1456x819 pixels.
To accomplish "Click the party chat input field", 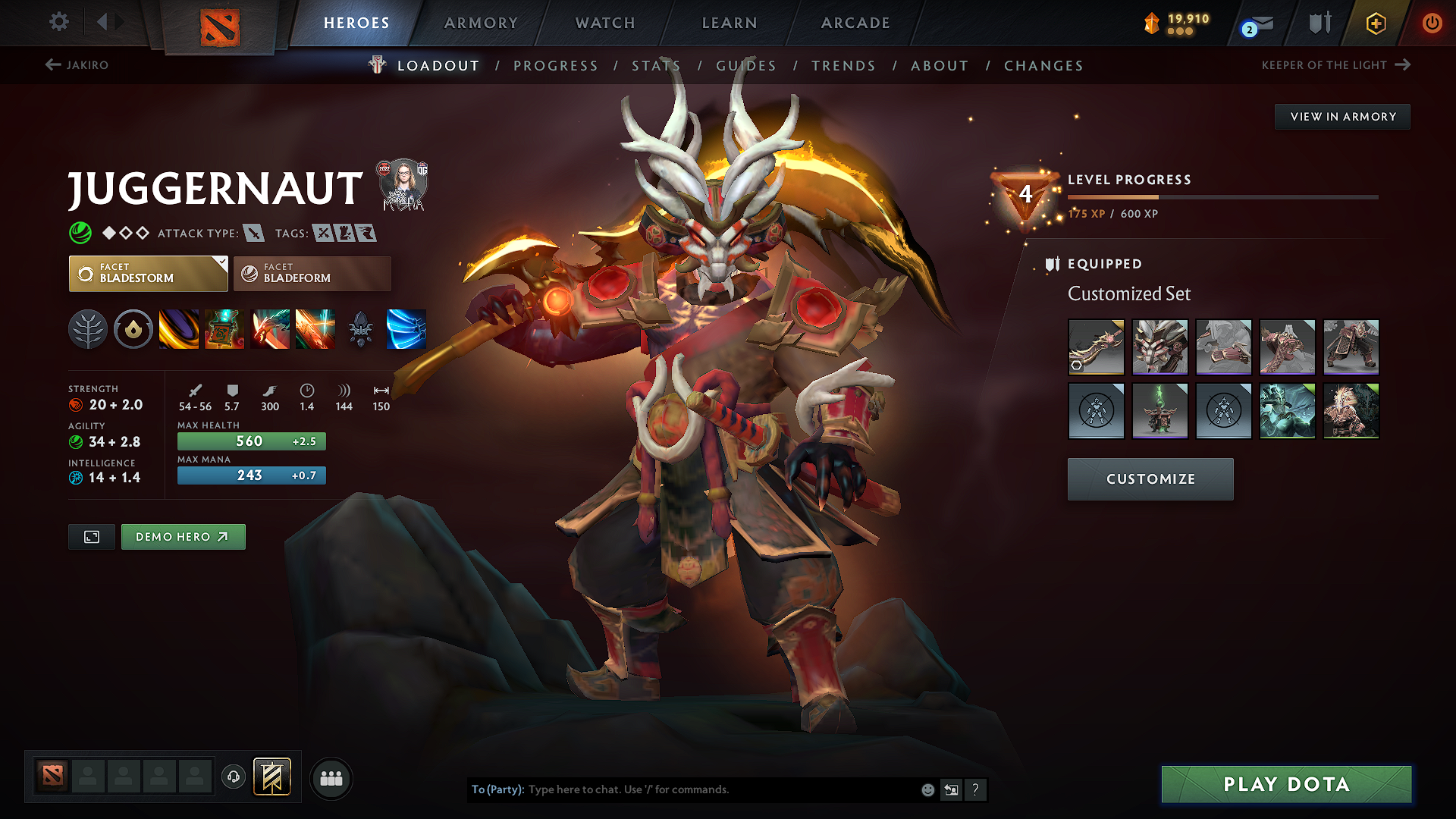I will click(682, 789).
